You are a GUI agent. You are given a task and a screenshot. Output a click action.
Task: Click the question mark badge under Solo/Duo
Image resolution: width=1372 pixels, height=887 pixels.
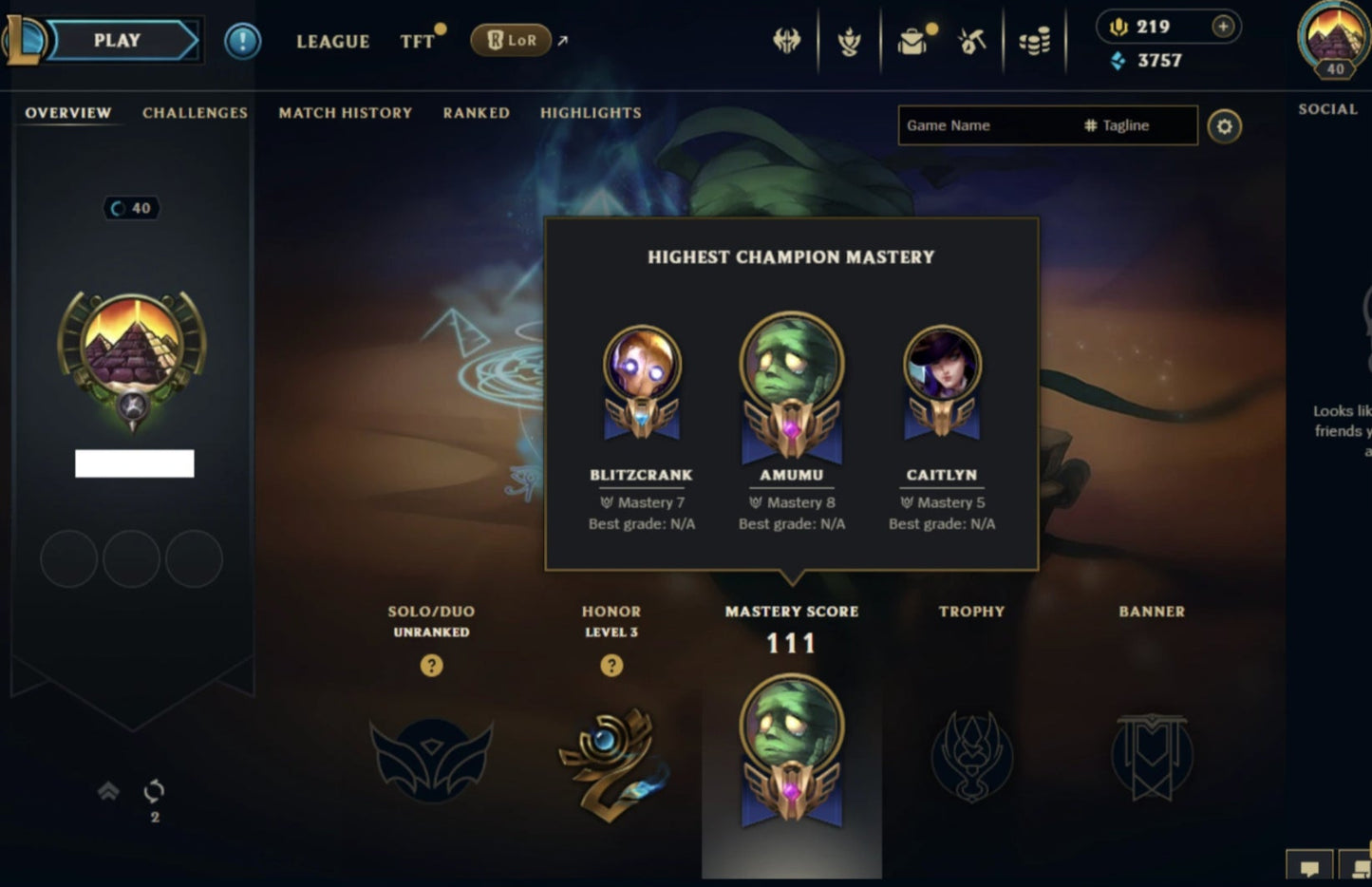(x=432, y=666)
